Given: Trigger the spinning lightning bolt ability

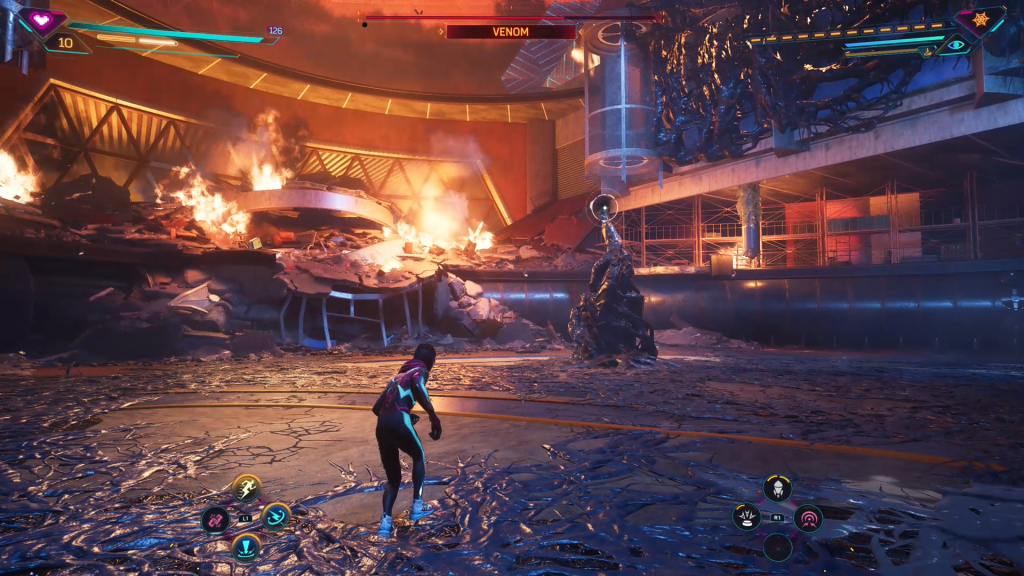Looking at the screenshot, I should (276, 516).
